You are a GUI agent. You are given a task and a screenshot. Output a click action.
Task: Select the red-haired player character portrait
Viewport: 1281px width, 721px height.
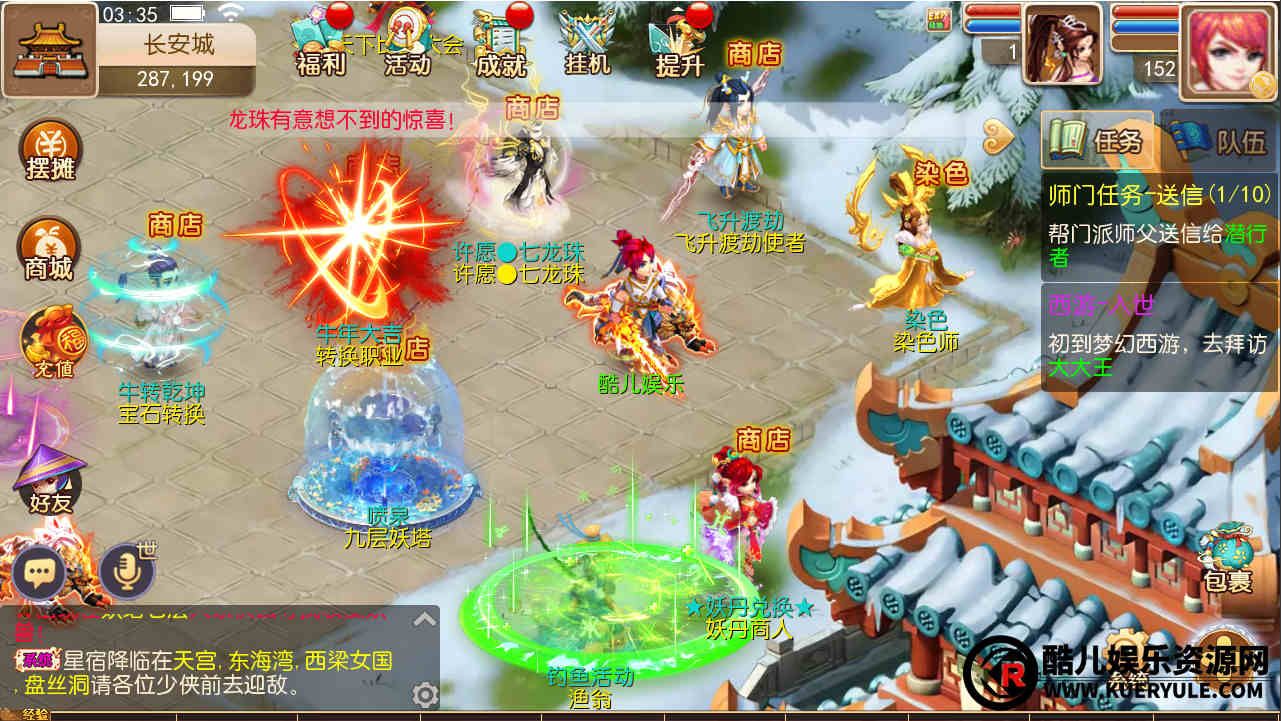click(x=1227, y=50)
